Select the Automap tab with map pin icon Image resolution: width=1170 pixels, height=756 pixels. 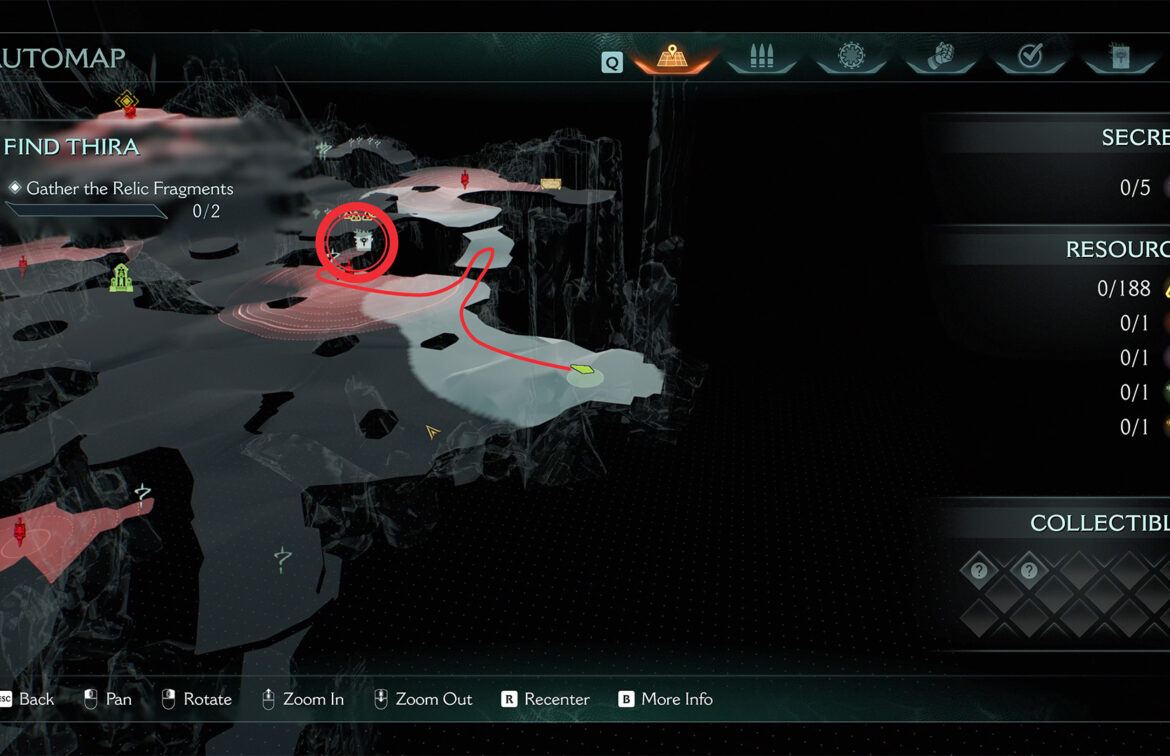point(672,57)
